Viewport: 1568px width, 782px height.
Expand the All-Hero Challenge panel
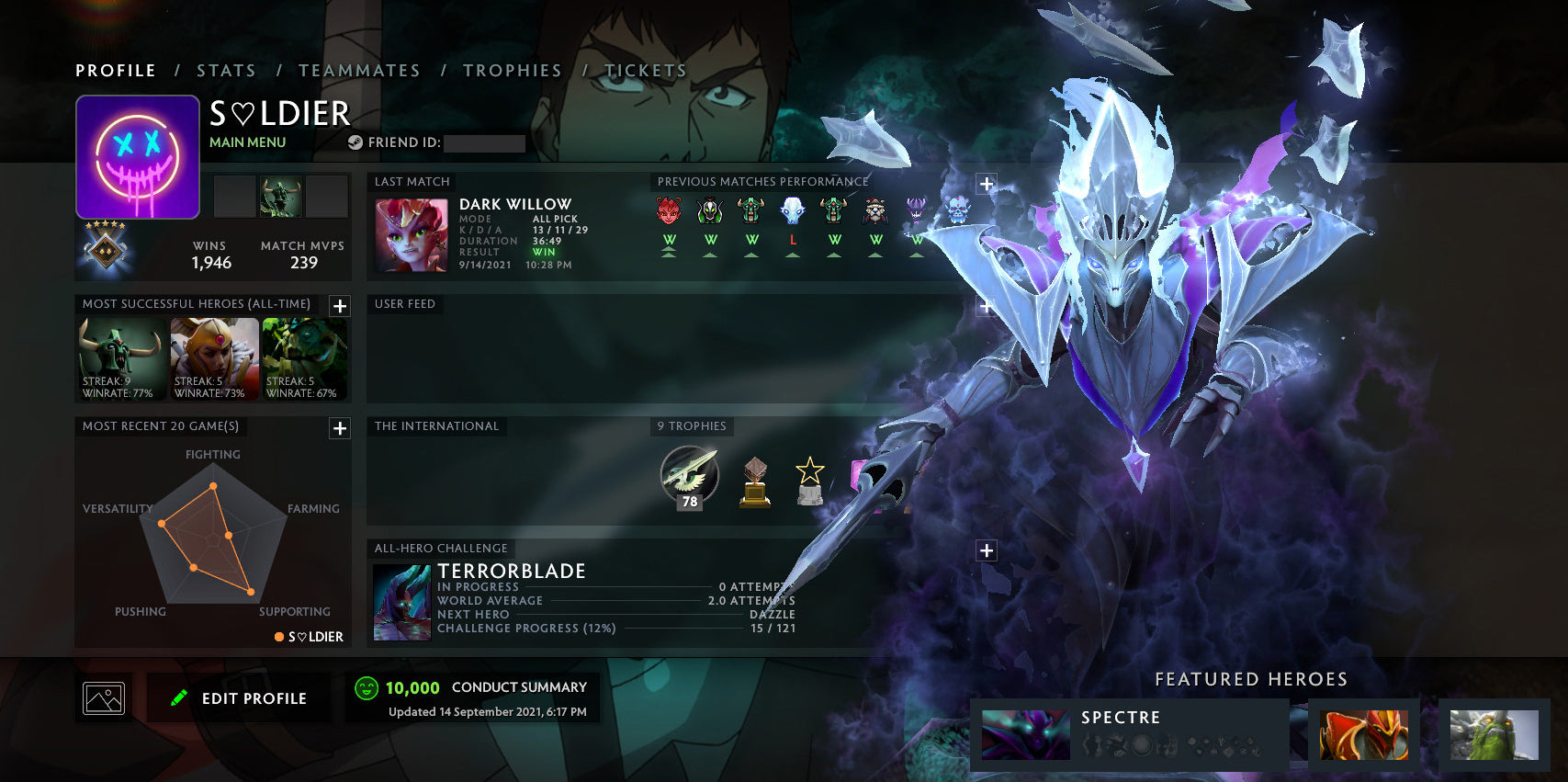coord(987,550)
